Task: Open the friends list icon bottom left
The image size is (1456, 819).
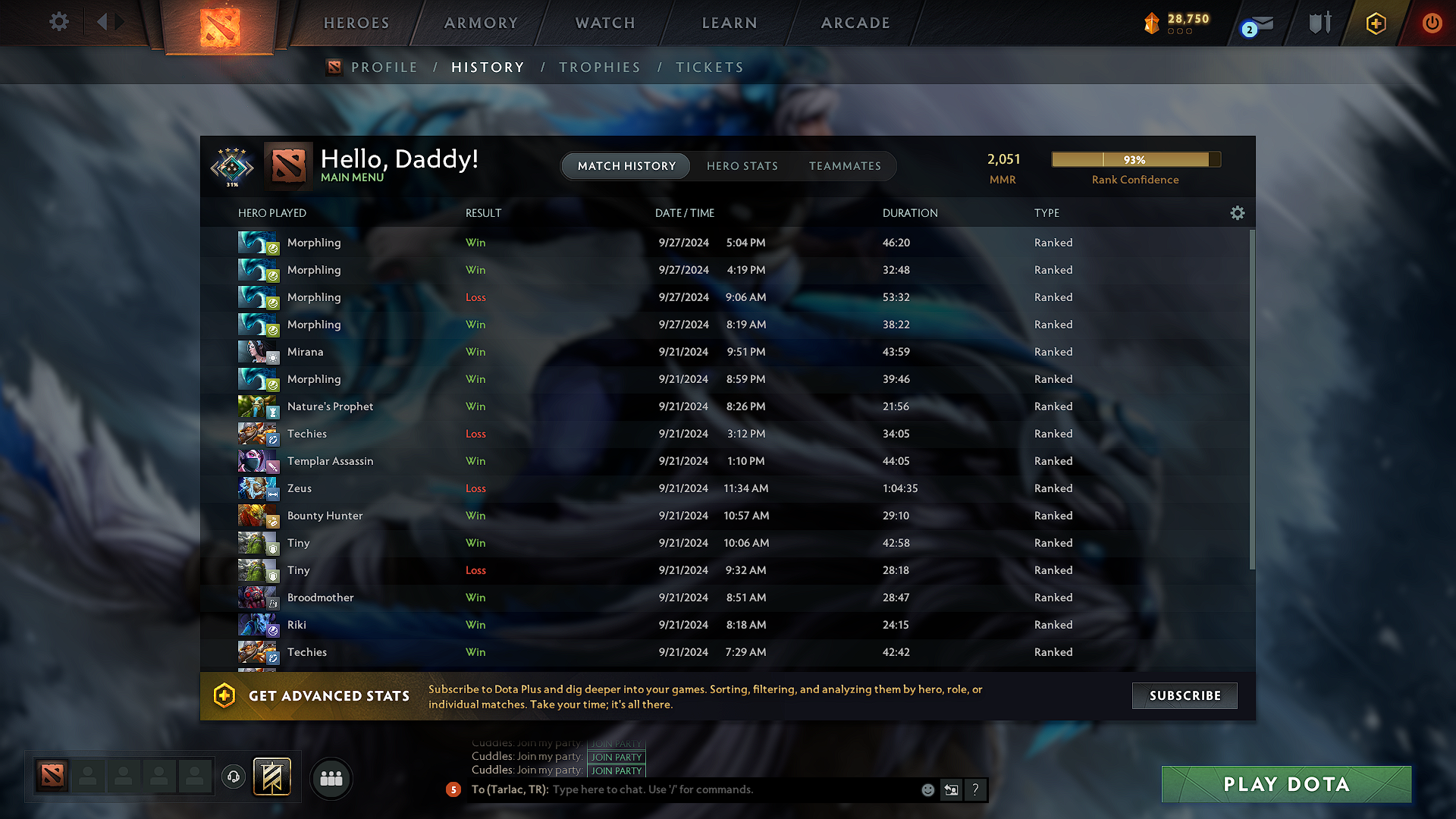Action: (331, 778)
